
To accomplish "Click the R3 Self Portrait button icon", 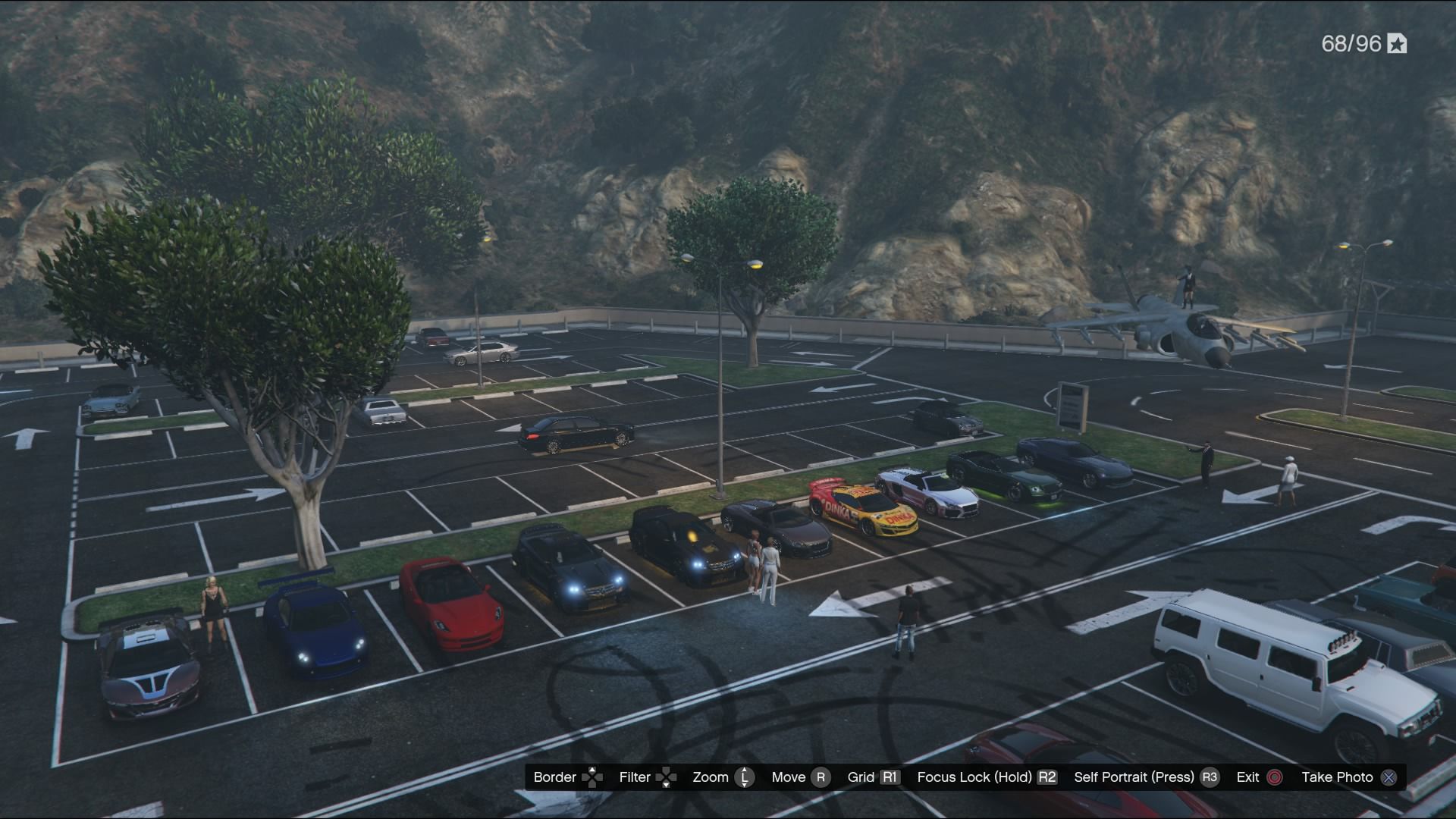I will pyautogui.click(x=1211, y=777).
